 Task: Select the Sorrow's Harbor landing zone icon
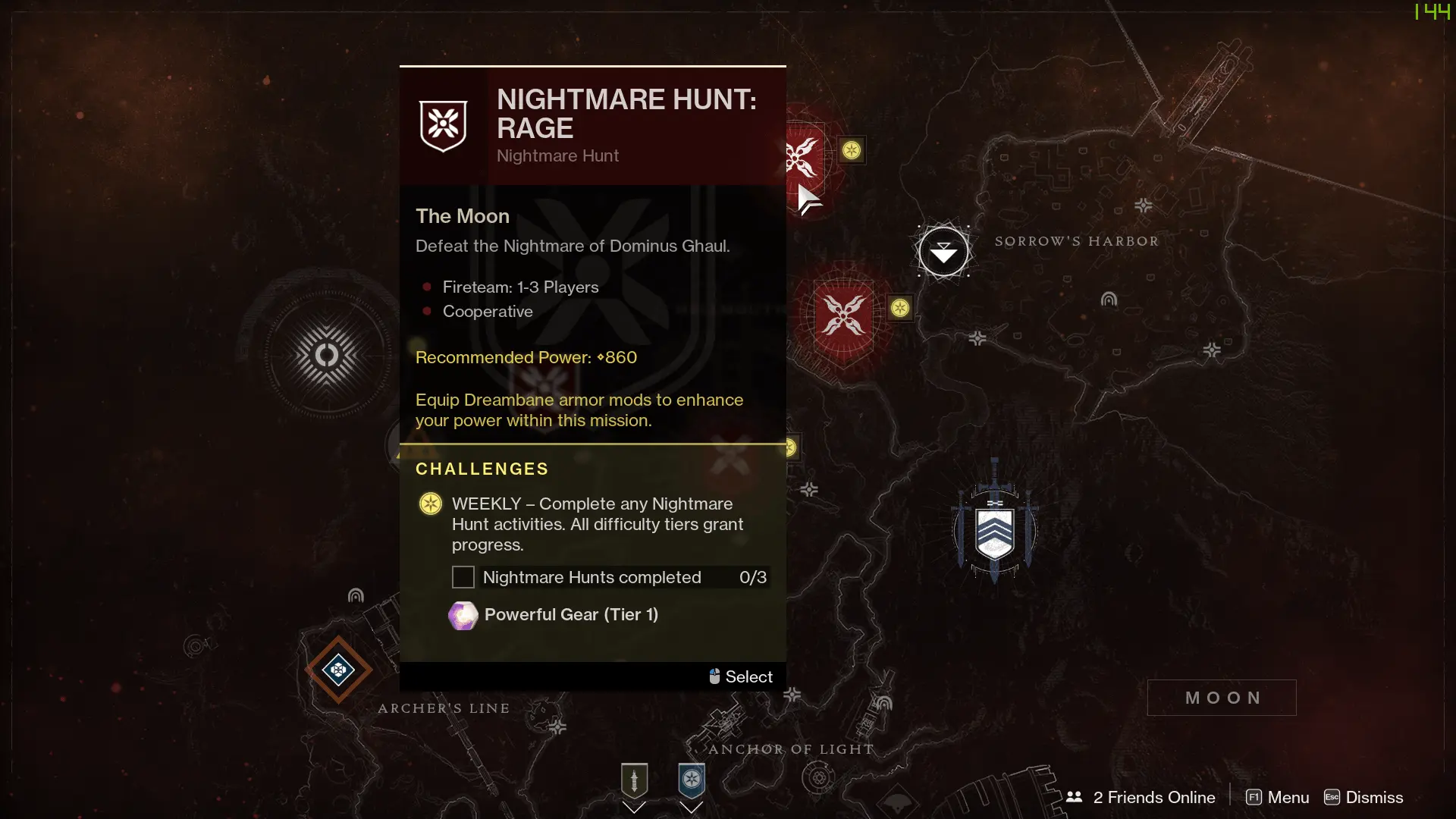(943, 250)
